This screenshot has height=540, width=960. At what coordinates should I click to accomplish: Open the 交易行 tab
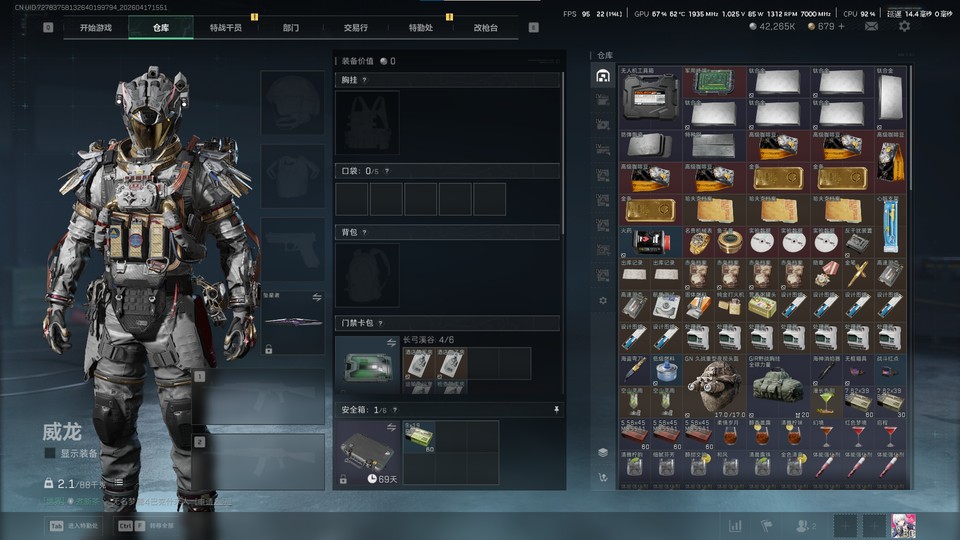pos(355,28)
